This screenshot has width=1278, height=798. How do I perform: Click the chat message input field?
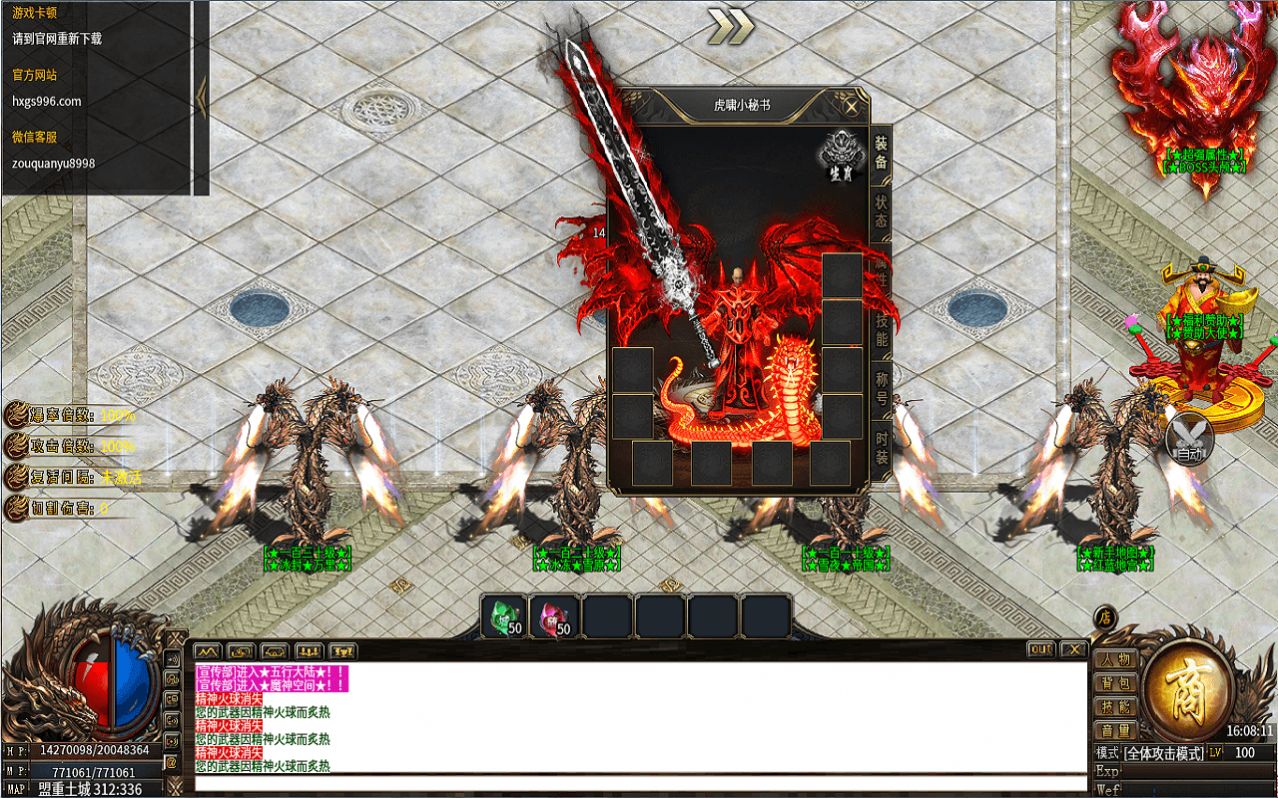pos(640,783)
